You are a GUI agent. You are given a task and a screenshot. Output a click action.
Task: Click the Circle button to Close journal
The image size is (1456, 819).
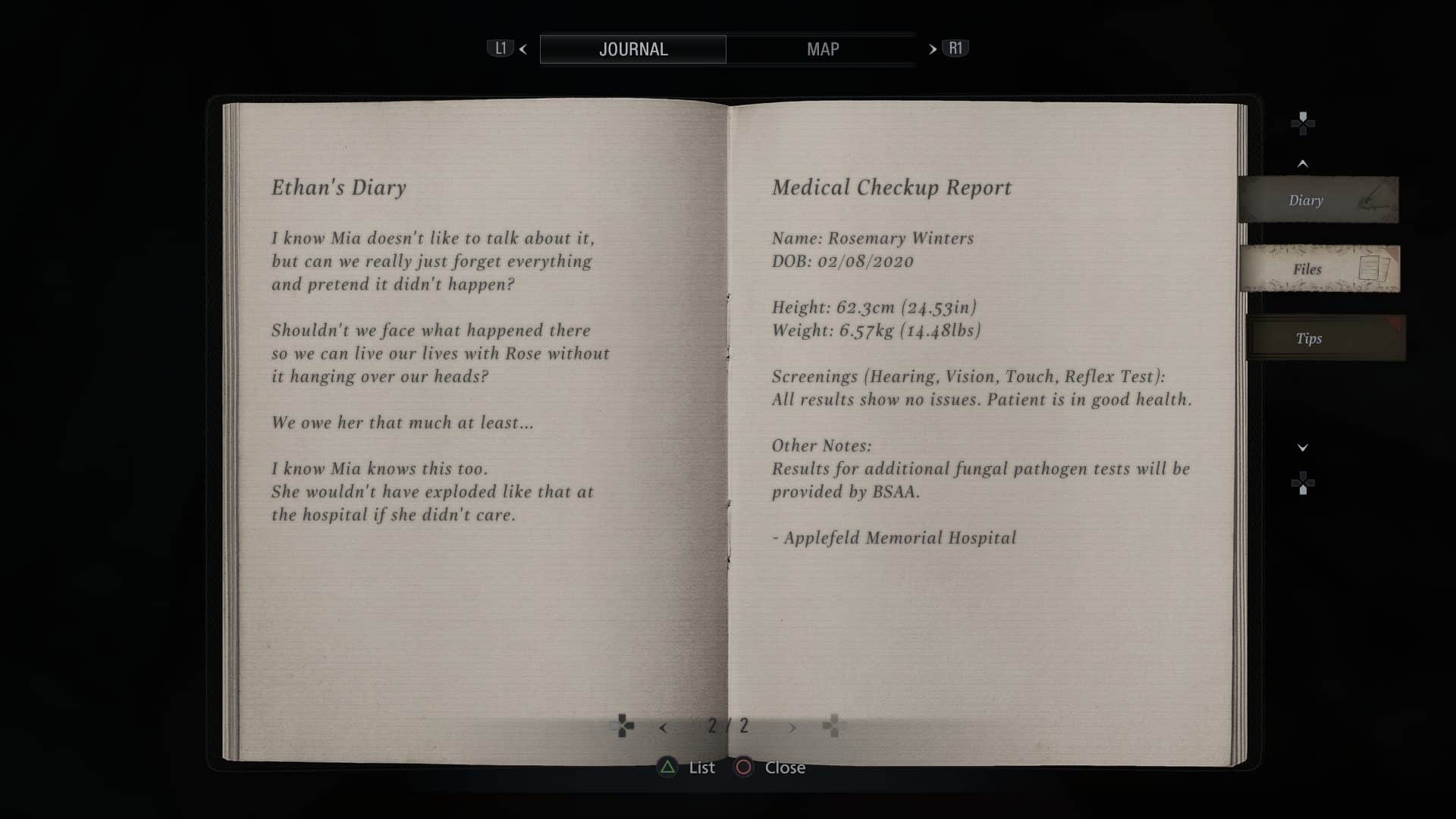[742, 767]
